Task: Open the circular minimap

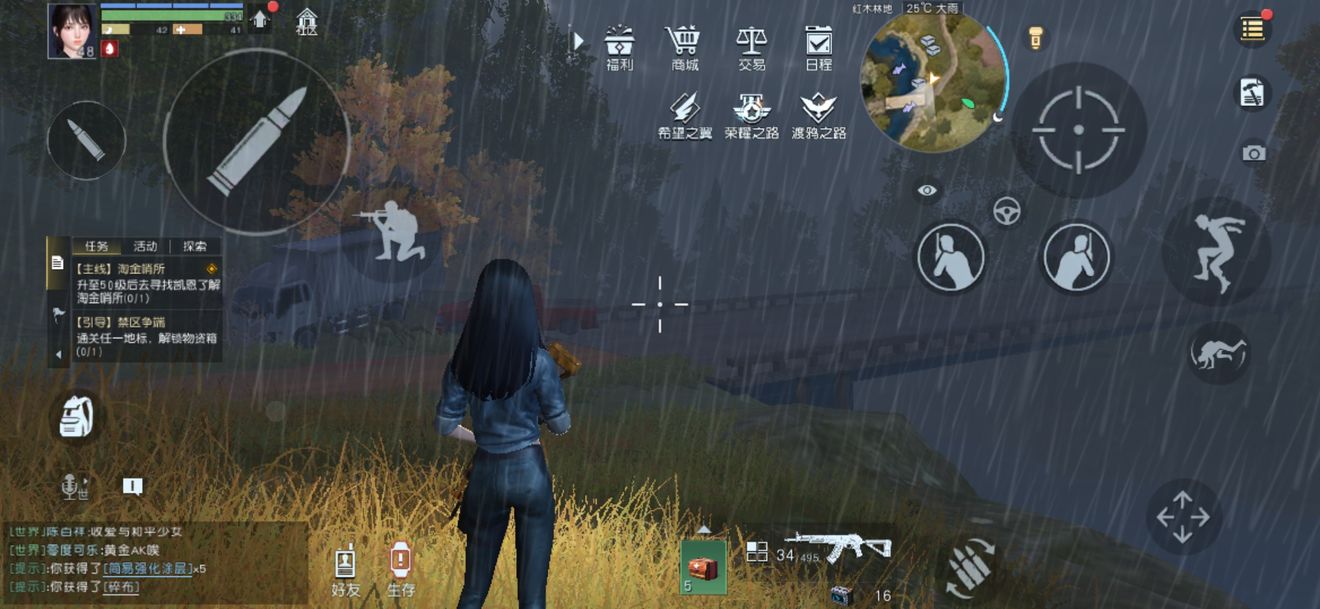Action: [934, 81]
